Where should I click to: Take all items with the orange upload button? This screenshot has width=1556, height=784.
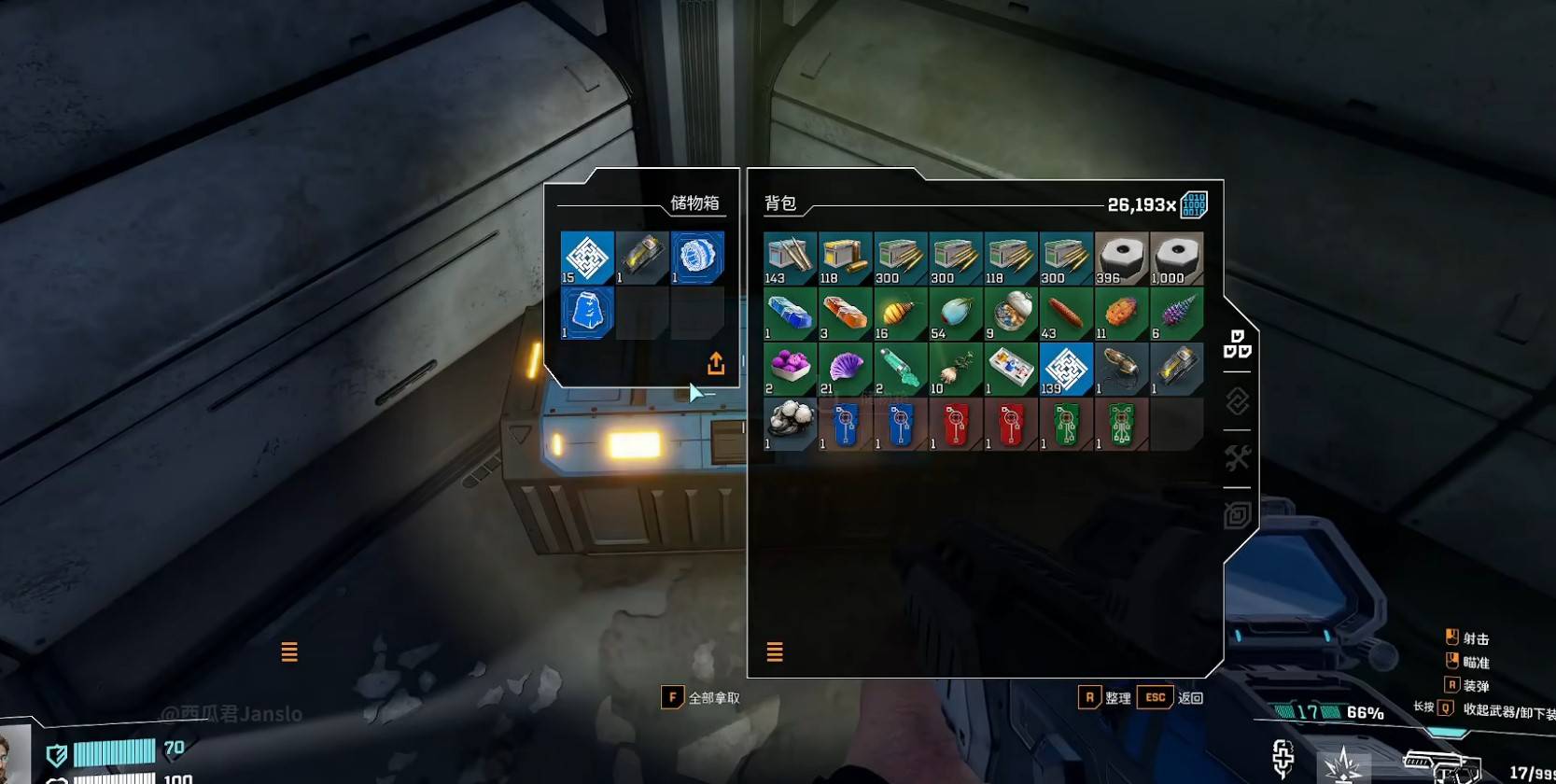pos(716,363)
